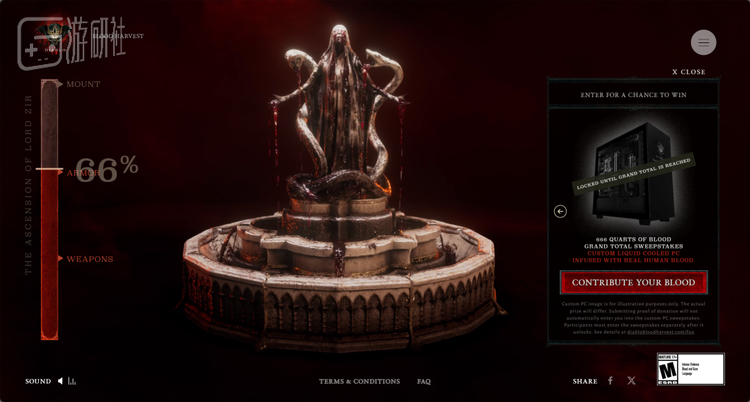This screenshot has width=750, height=402.
Task: Share the page on Facebook
Action: pos(610,381)
